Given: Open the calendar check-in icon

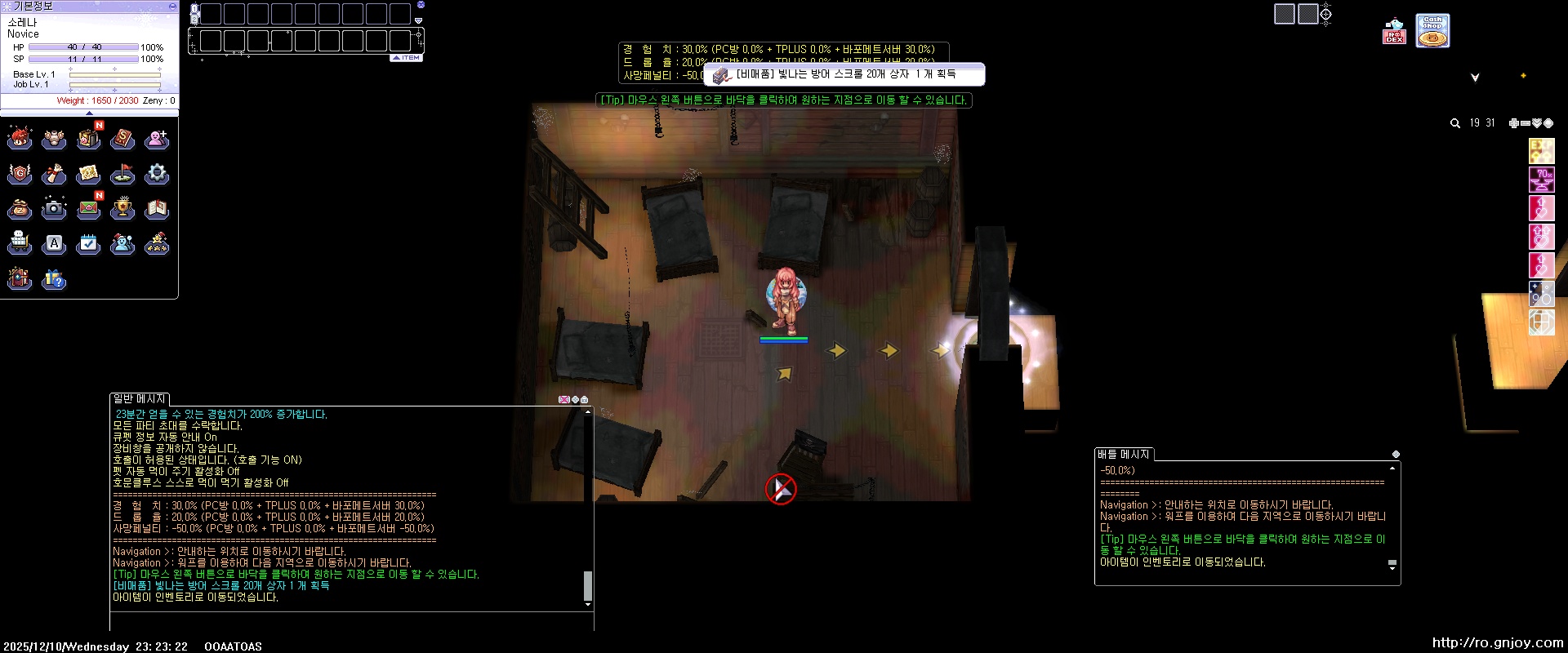Looking at the screenshot, I should point(88,244).
